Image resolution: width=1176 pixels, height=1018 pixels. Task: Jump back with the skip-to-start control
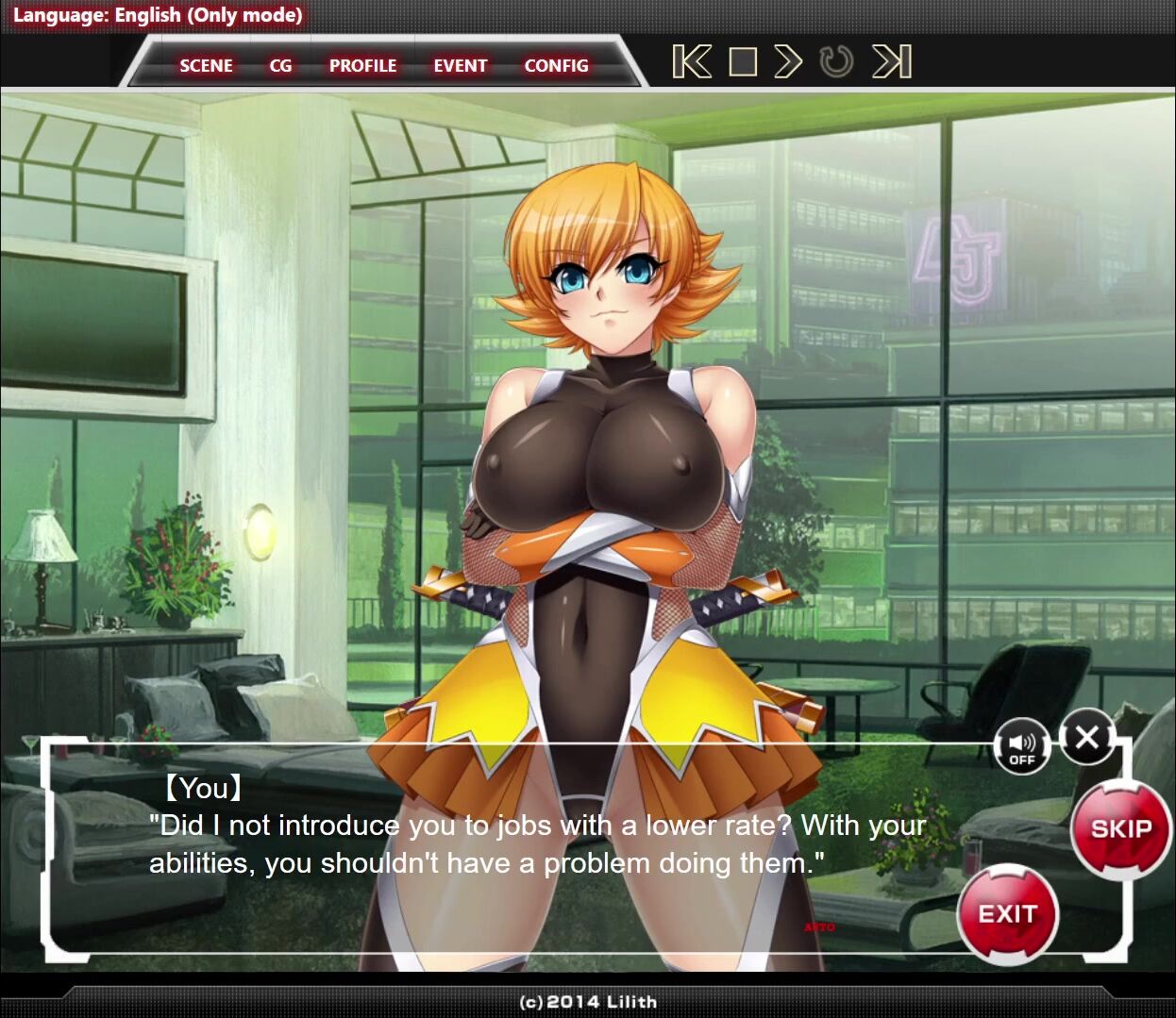point(692,62)
